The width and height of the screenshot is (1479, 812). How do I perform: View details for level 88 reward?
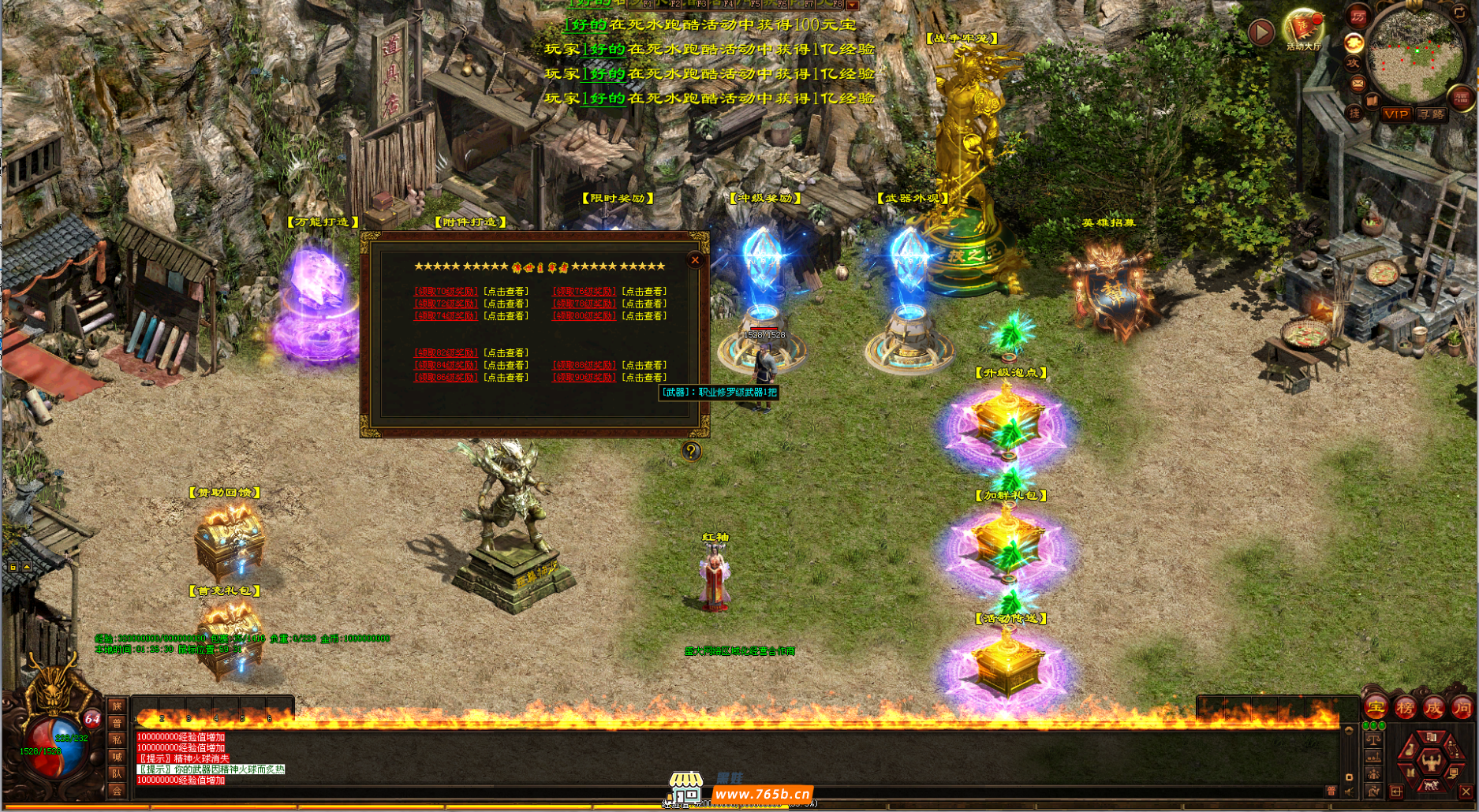tap(644, 365)
